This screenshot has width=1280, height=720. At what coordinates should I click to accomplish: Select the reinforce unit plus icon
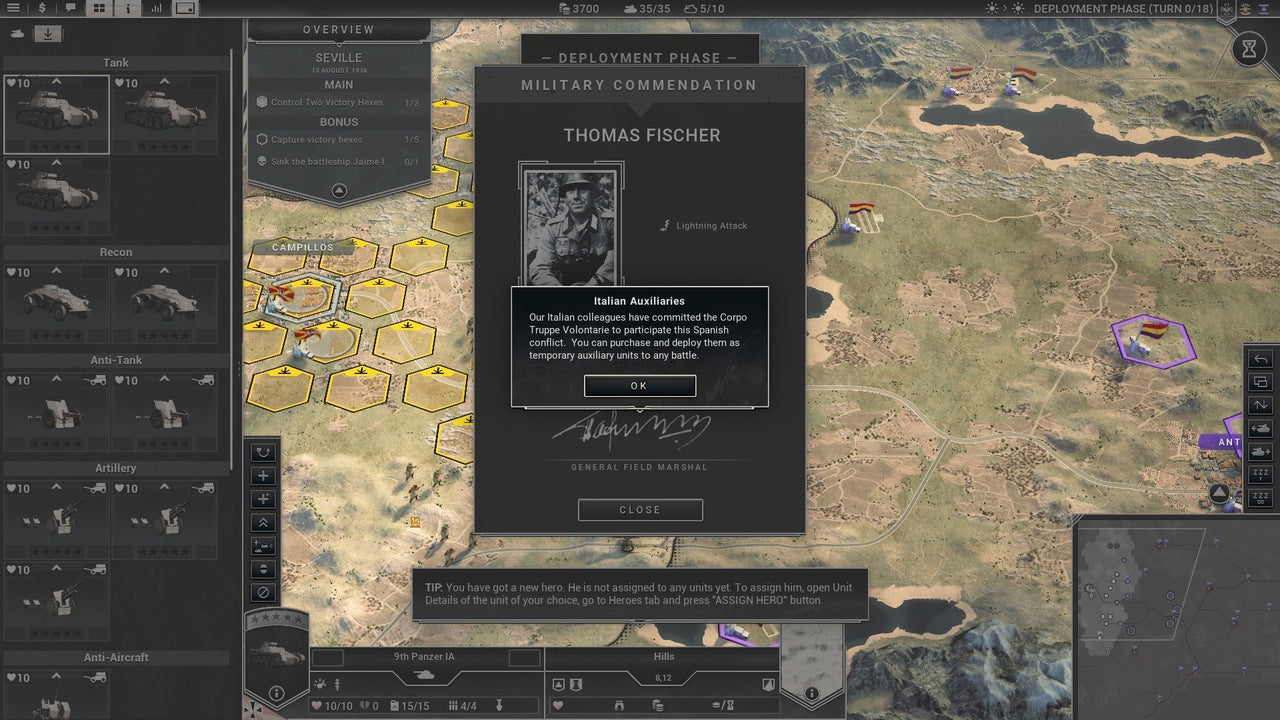pyautogui.click(x=262, y=475)
